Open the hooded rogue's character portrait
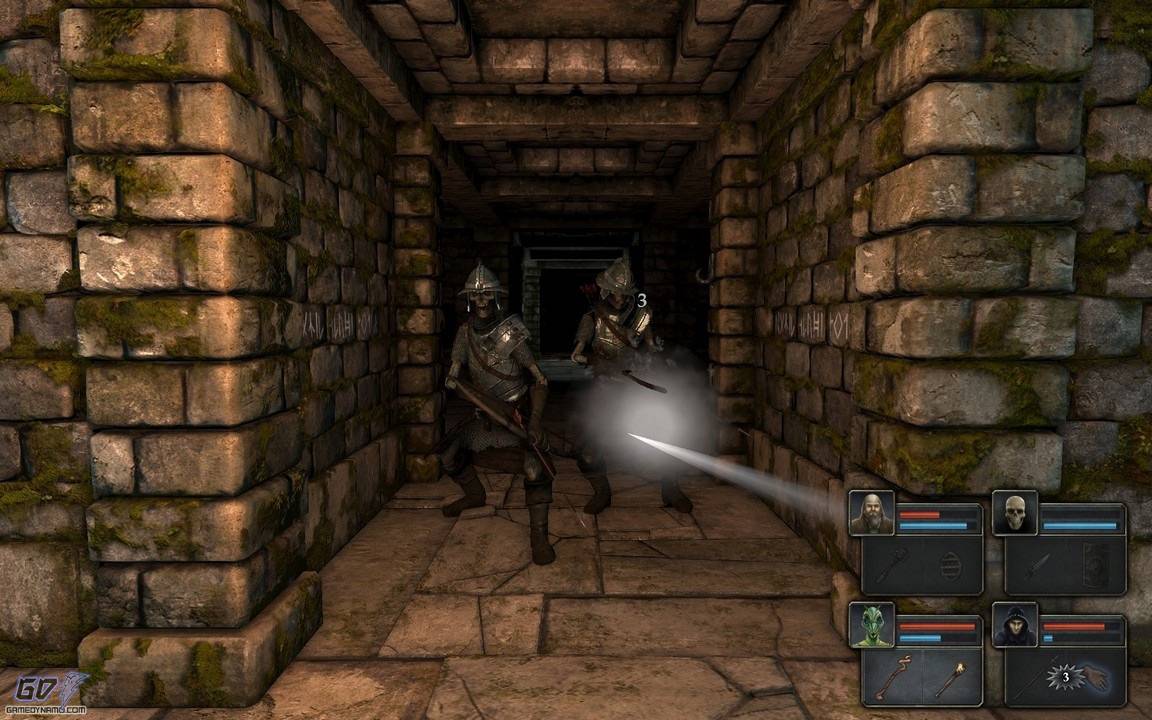1152x720 pixels. 1015,625
